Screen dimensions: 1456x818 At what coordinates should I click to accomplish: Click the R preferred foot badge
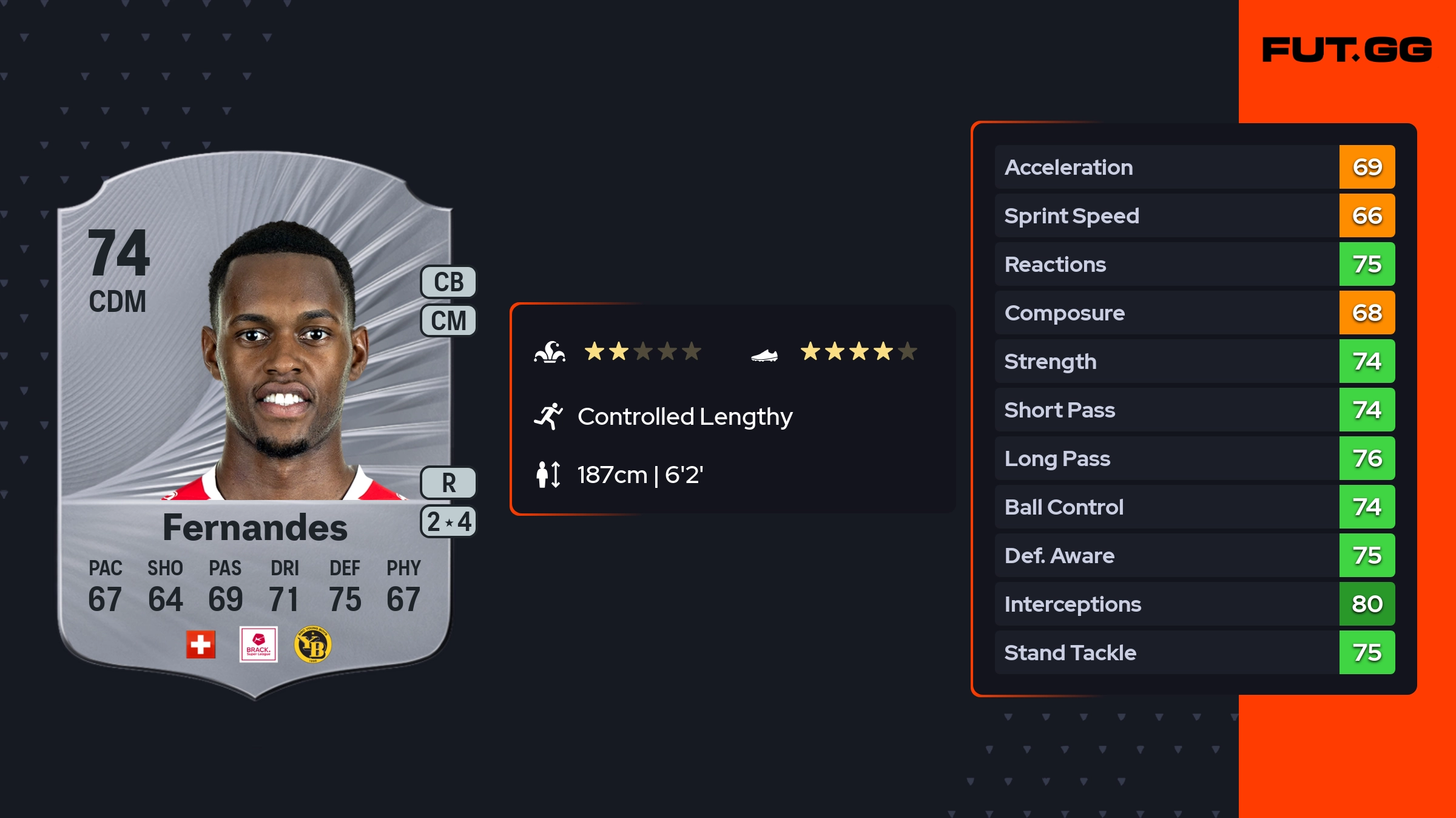[x=448, y=483]
